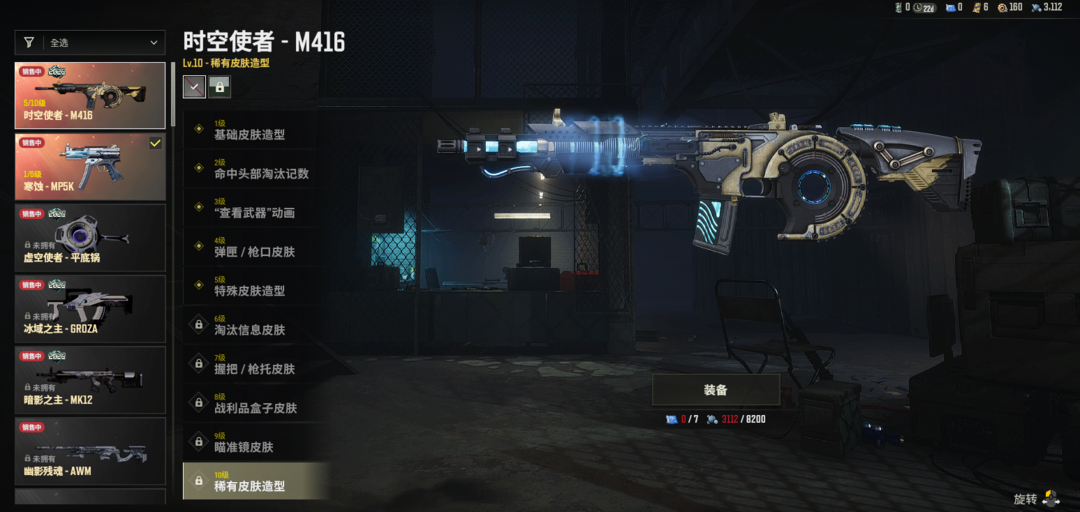Choose the 寒蚀 - MP5K skin card

pos(90,166)
